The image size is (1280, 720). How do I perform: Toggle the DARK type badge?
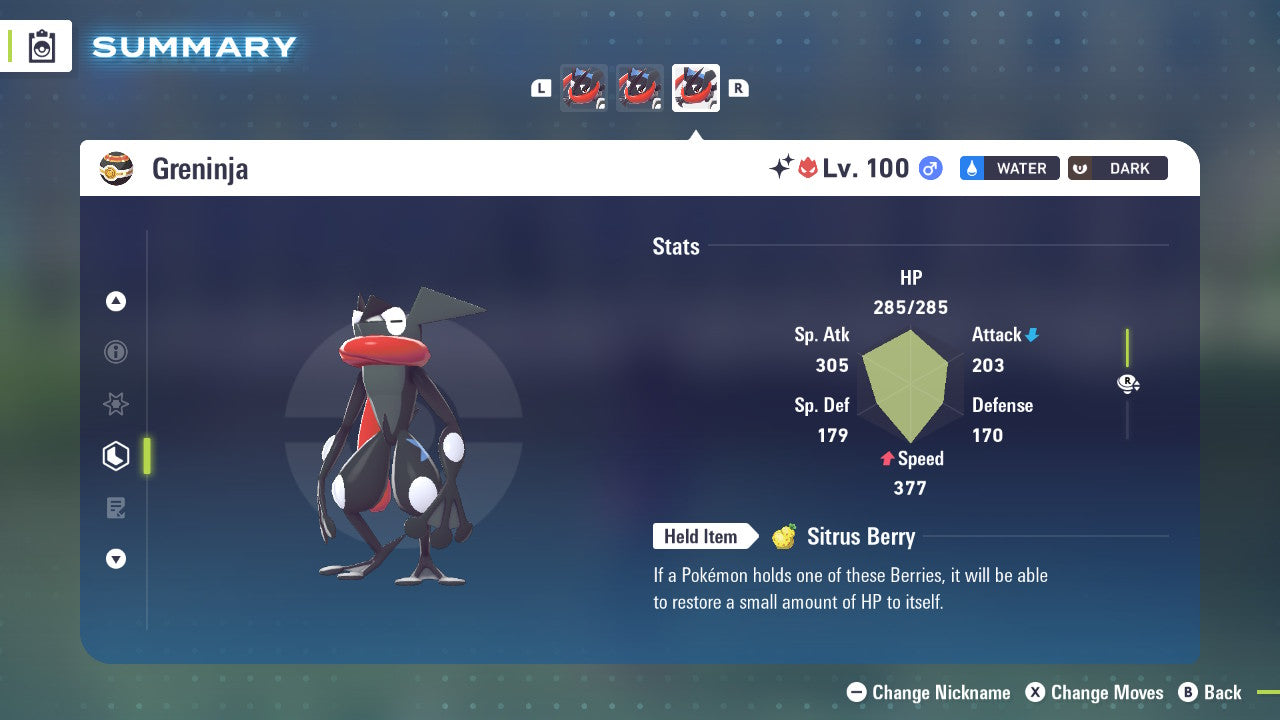tap(1117, 168)
